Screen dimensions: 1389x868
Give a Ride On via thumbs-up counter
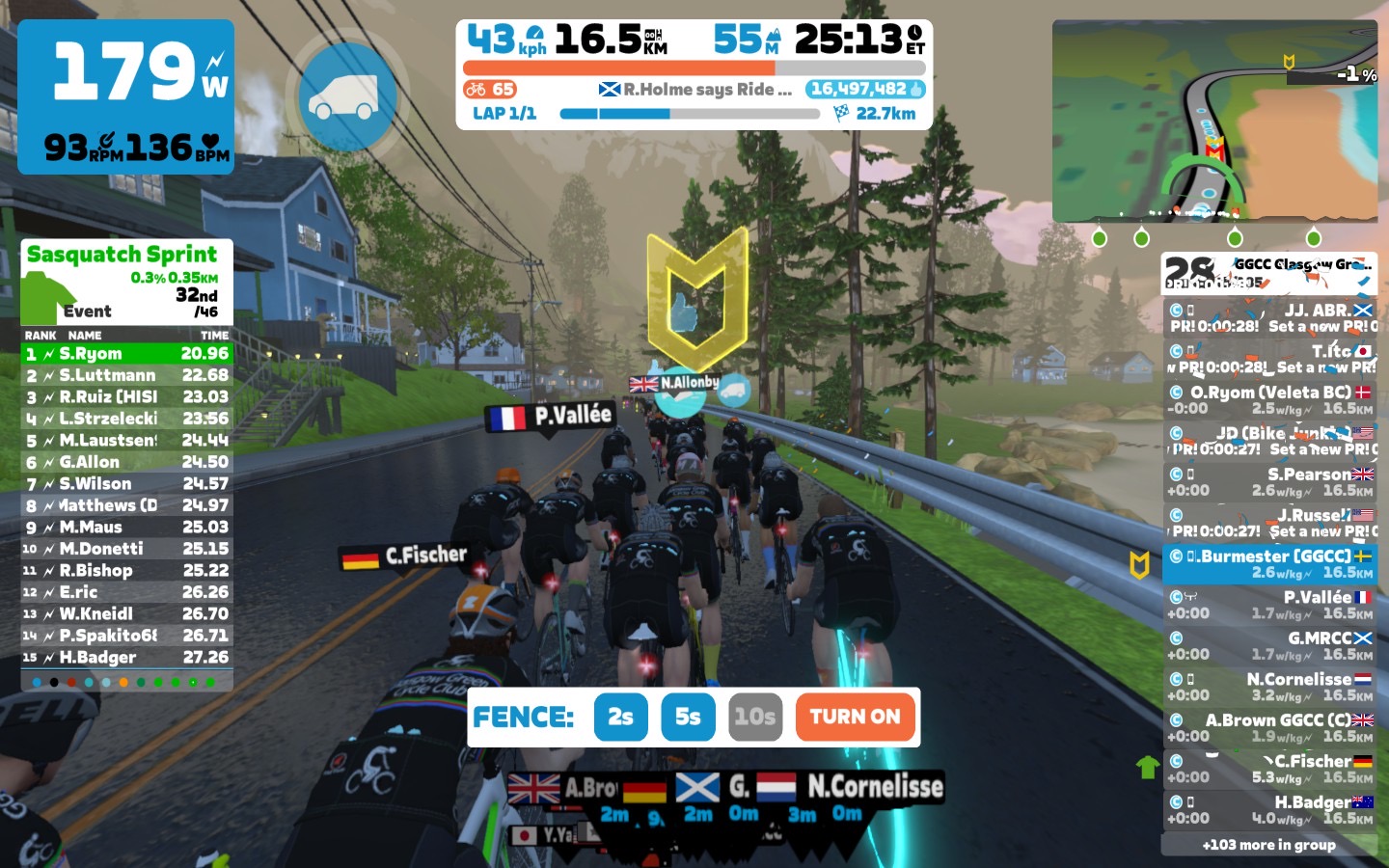pos(865,89)
